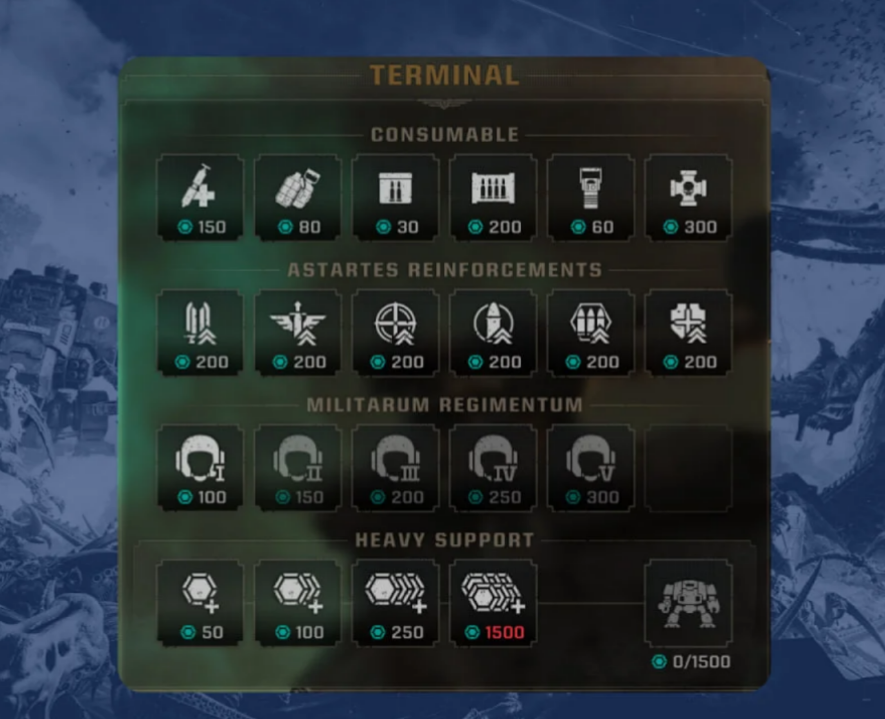Viewport: 885px width, 719px height.
Task: Choose the triple bullets Astartes reinforcement
Action: pyautogui.click(x=591, y=332)
